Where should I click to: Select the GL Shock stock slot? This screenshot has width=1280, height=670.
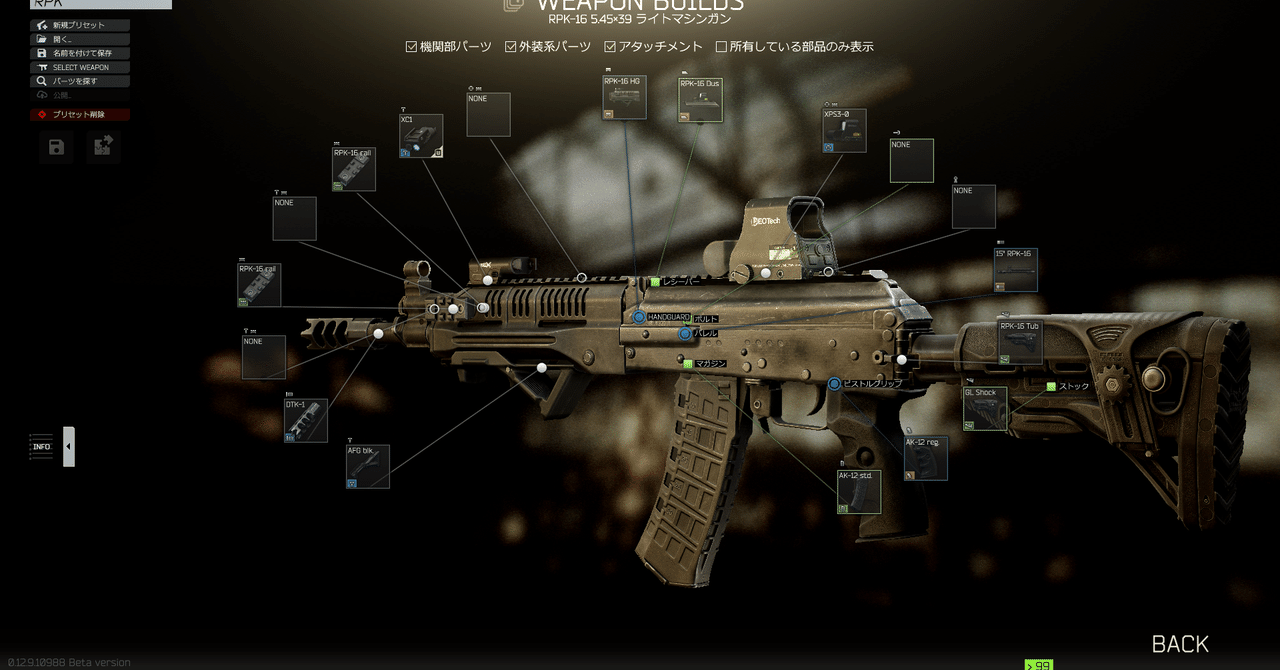click(985, 409)
